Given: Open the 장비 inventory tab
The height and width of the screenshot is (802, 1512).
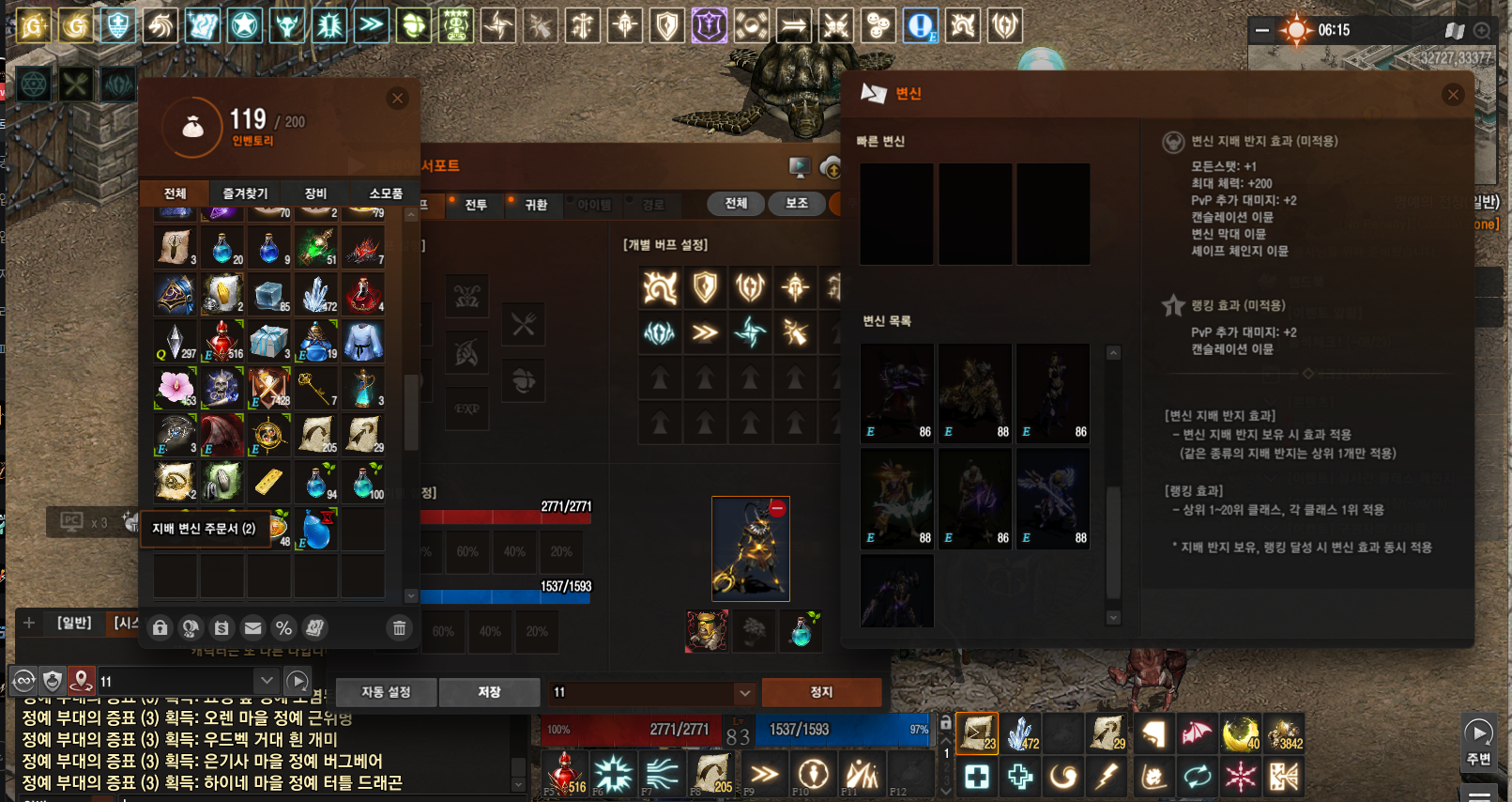Looking at the screenshot, I should [315, 193].
